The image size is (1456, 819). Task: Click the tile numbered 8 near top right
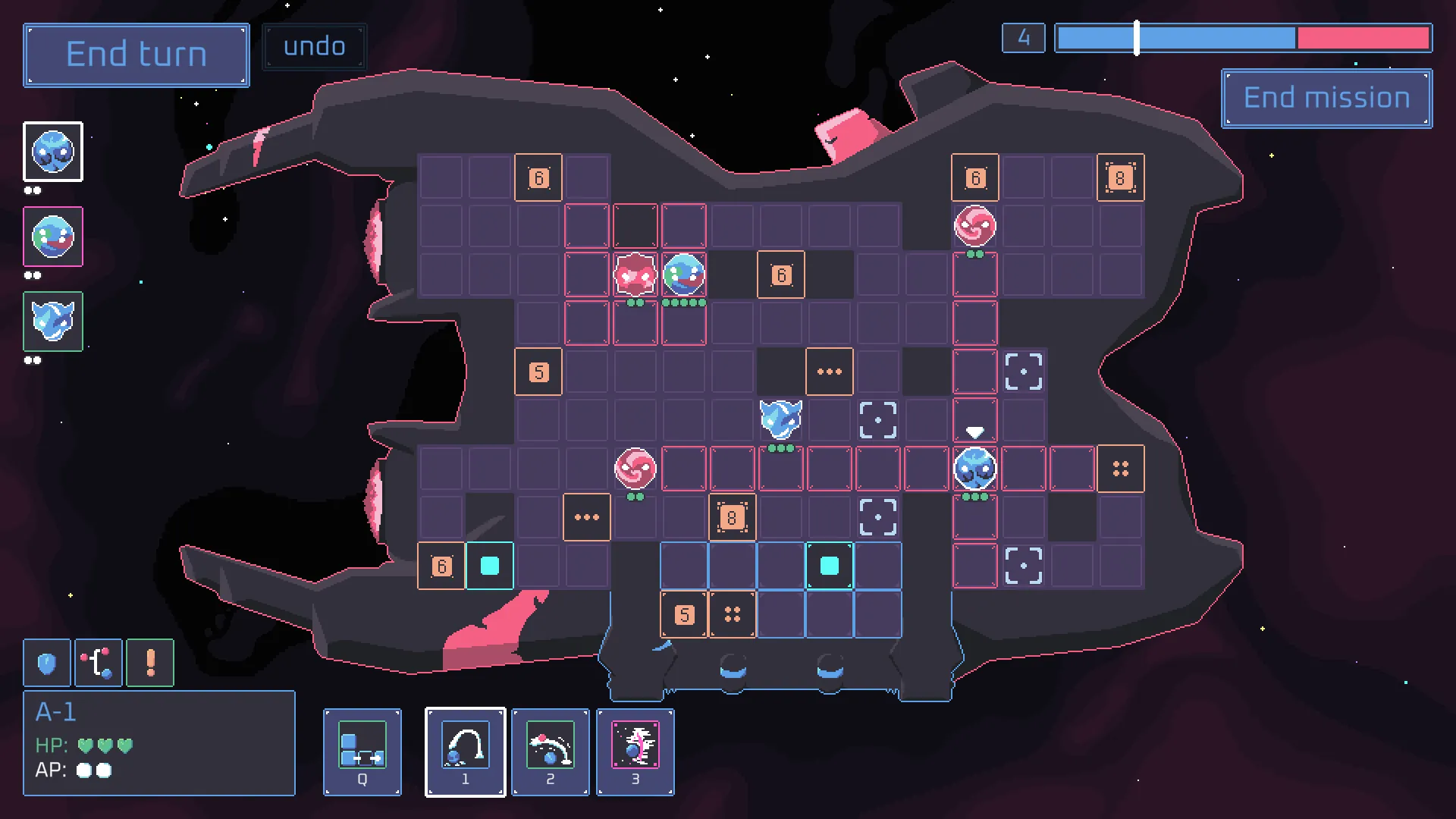click(x=1120, y=177)
